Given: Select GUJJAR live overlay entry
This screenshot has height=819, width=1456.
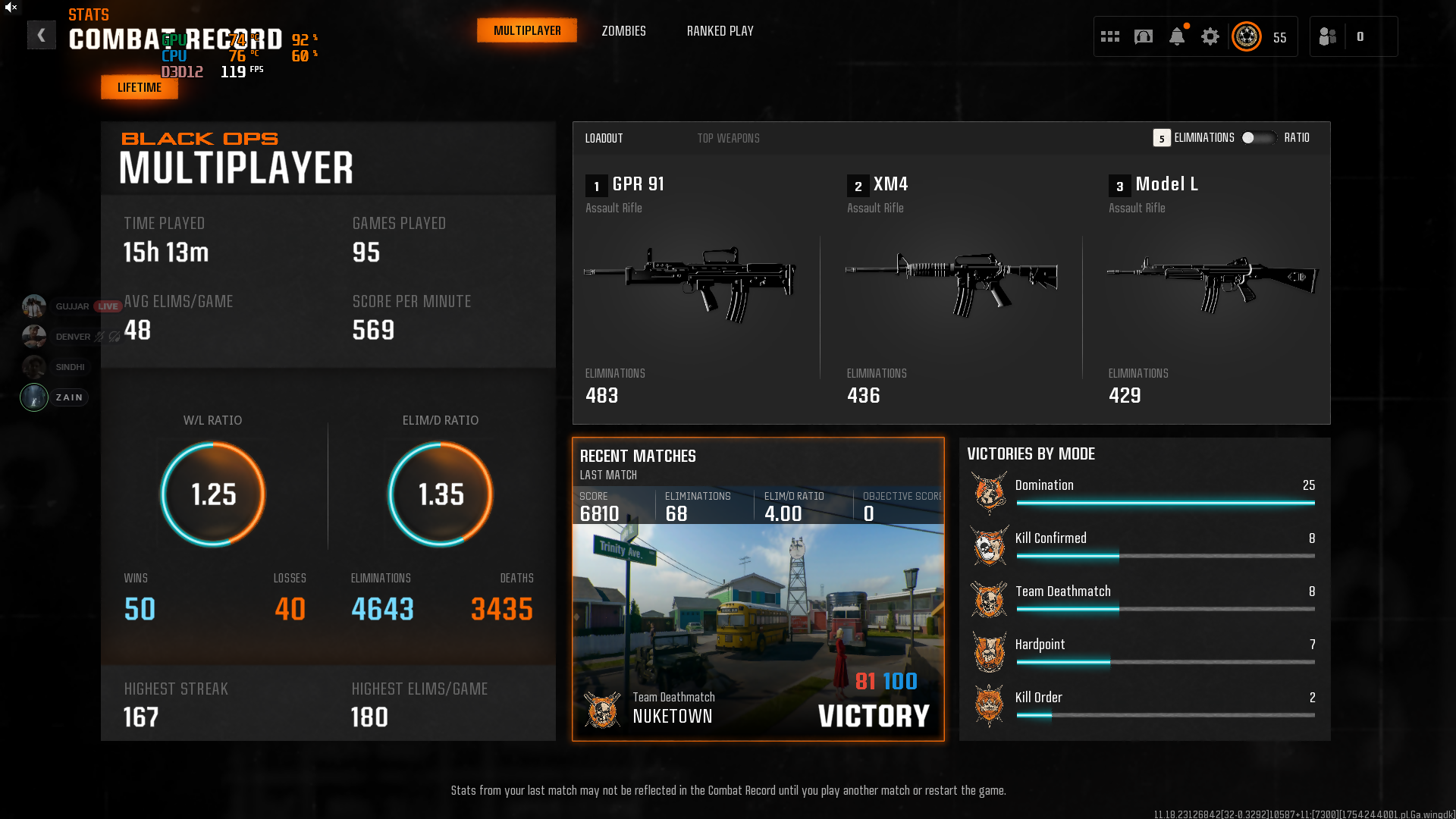Looking at the screenshot, I should (71, 306).
